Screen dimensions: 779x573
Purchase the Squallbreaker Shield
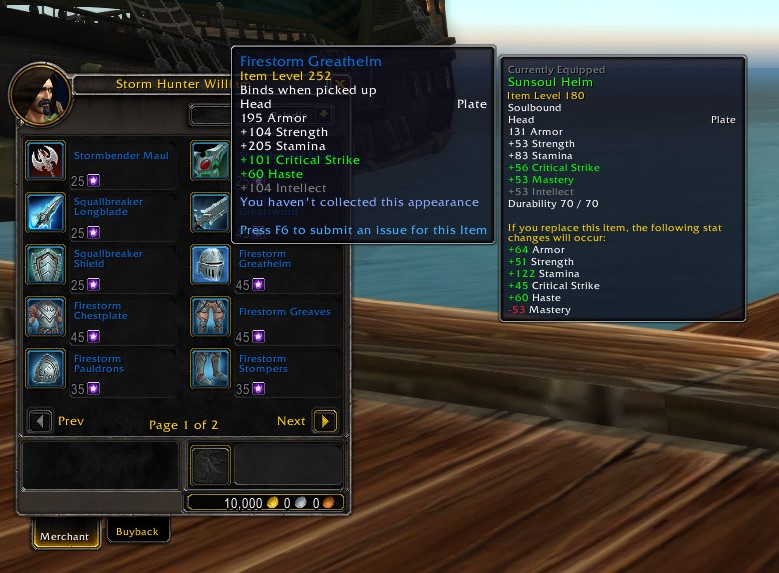(x=46, y=265)
